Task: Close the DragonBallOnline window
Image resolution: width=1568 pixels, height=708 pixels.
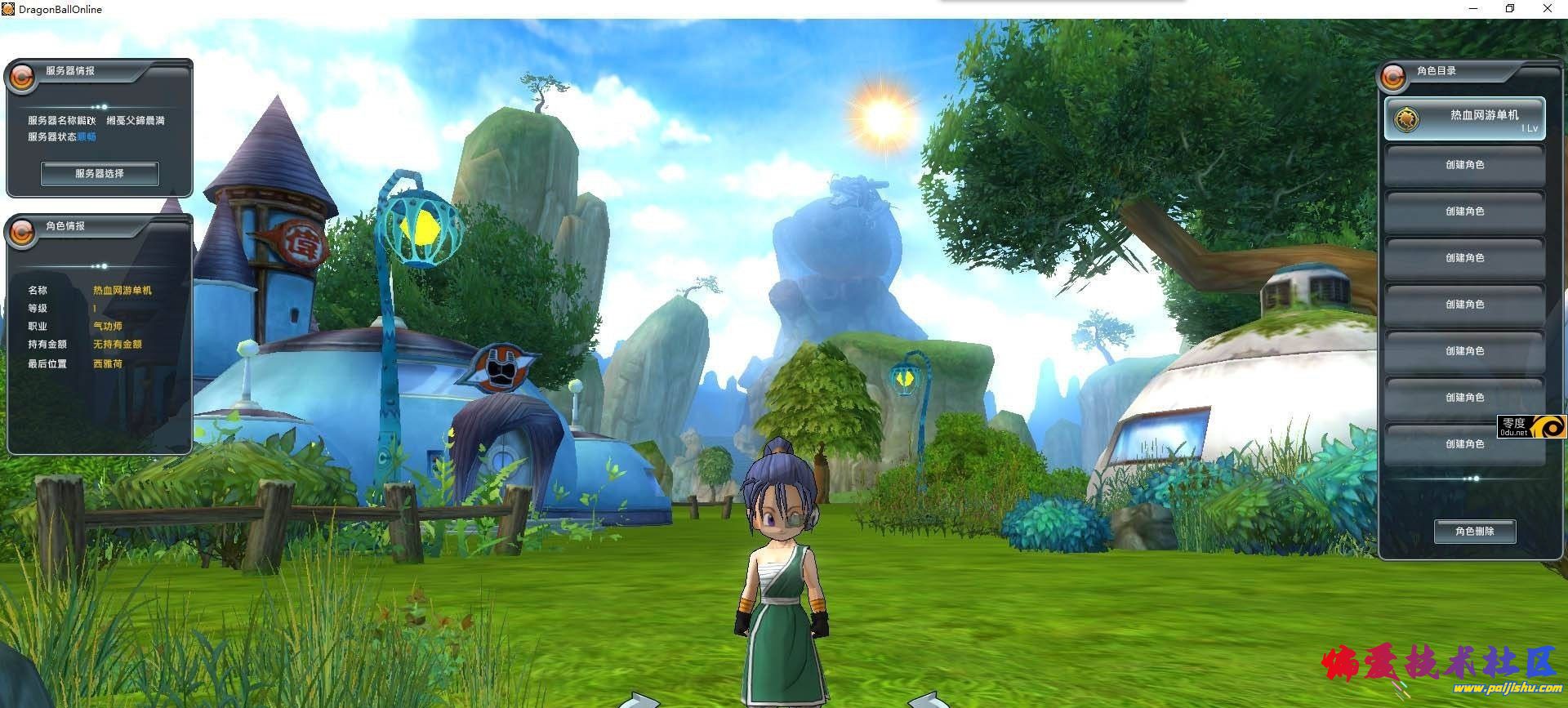Action: (1547, 9)
